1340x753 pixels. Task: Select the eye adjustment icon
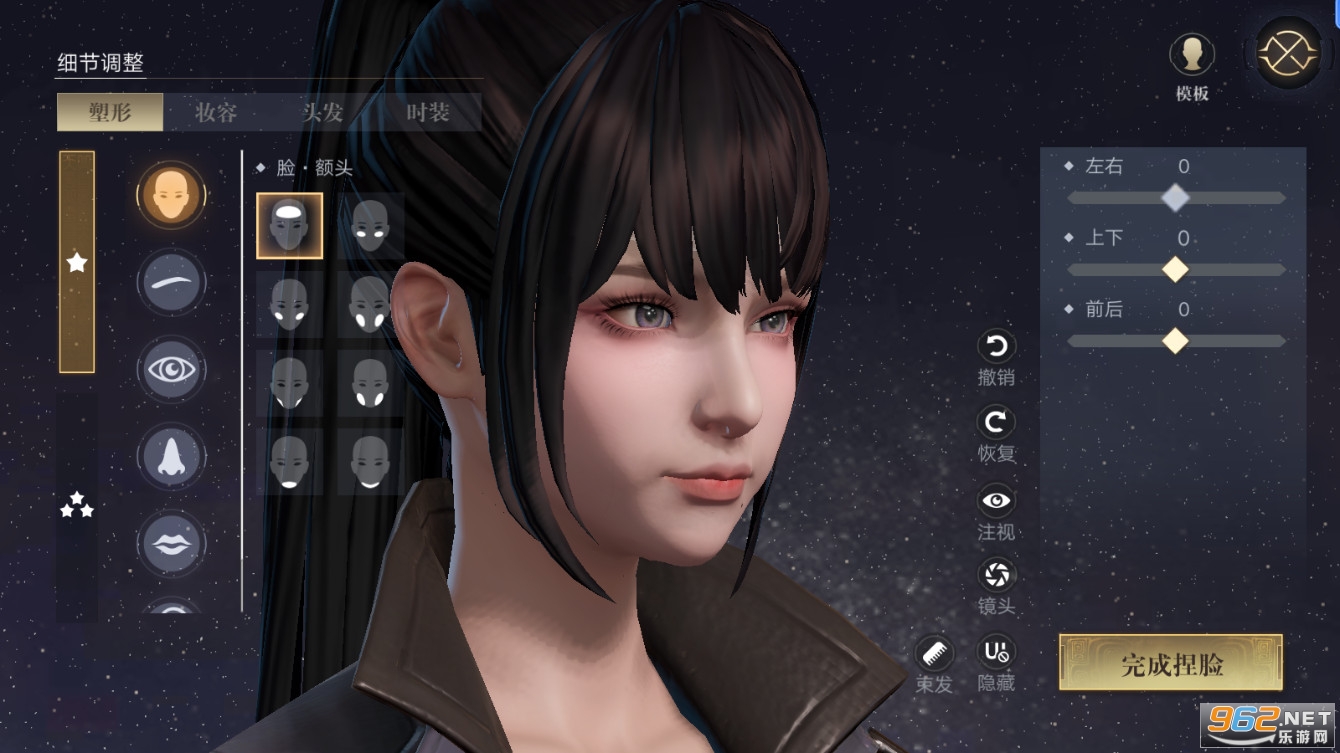(x=171, y=369)
